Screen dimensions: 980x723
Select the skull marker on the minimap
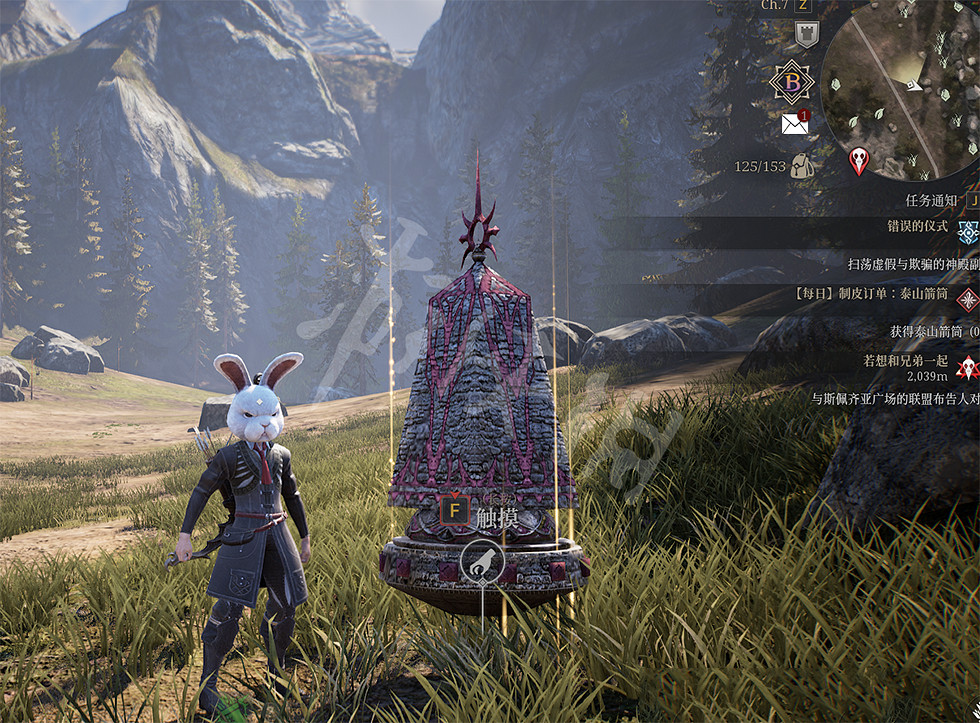click(858, 160)
